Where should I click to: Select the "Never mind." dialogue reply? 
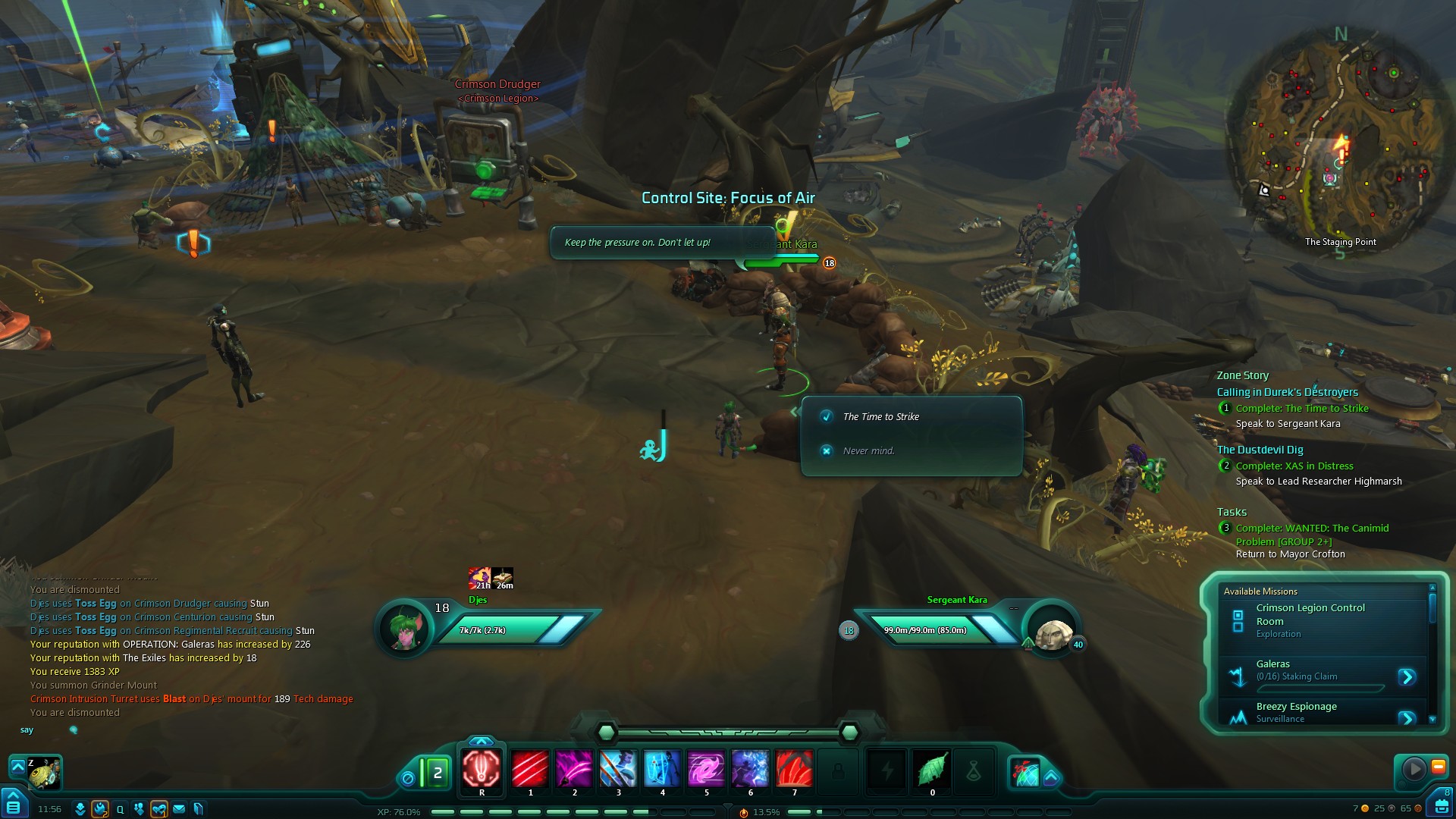point(868,451)
